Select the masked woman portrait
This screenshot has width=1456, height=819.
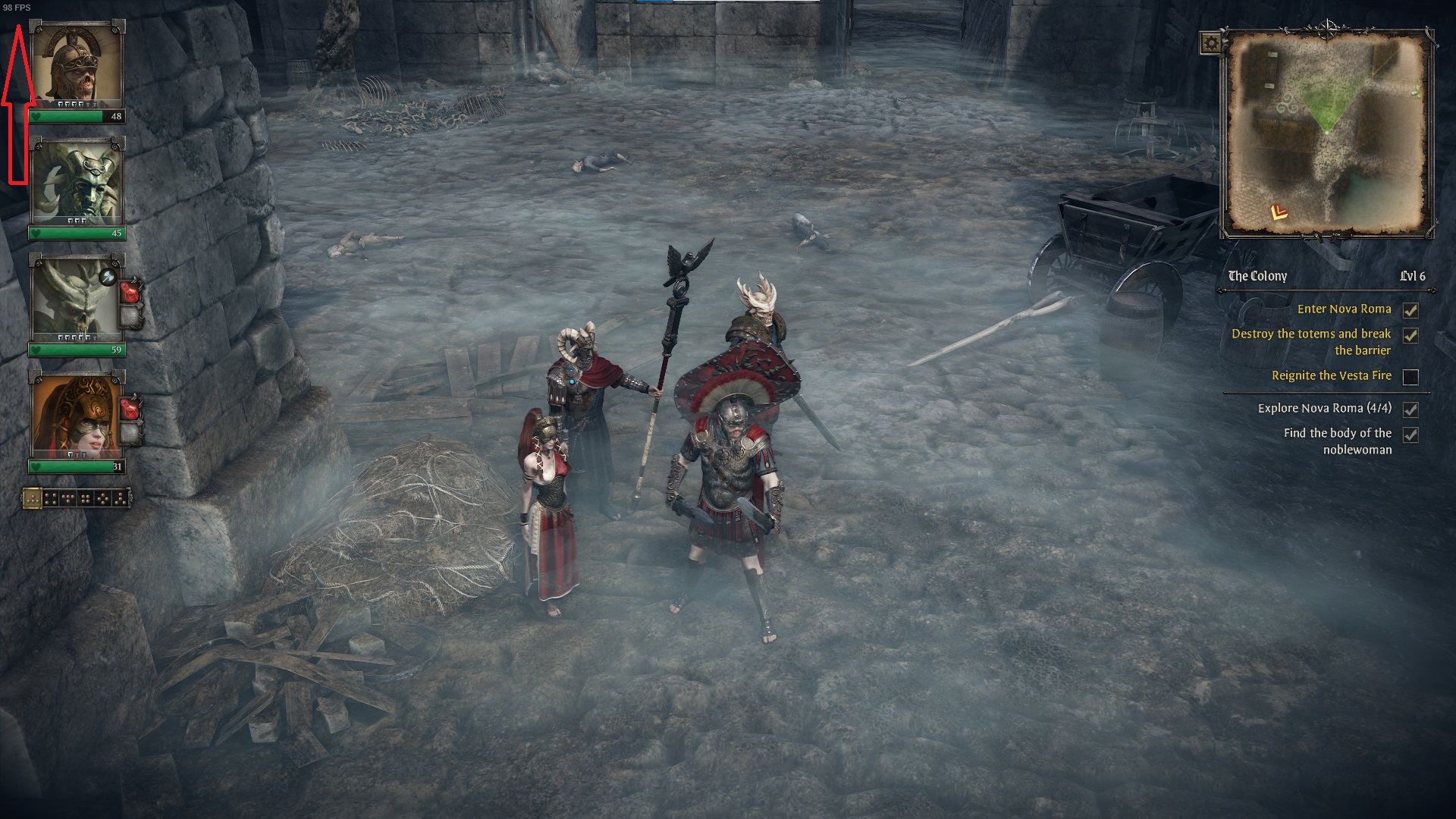(77, 416)
